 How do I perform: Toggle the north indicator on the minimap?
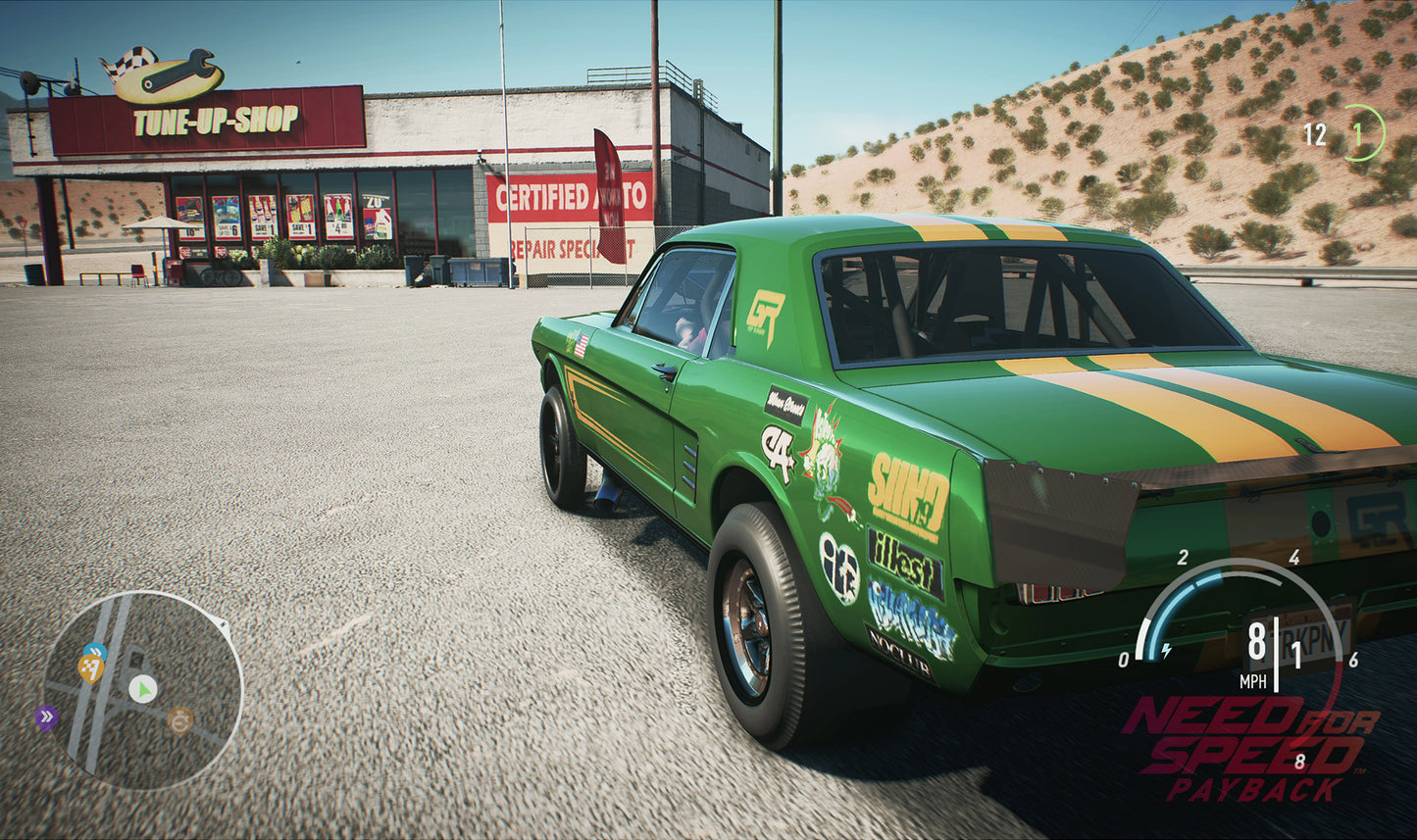(x=223, y=624)
